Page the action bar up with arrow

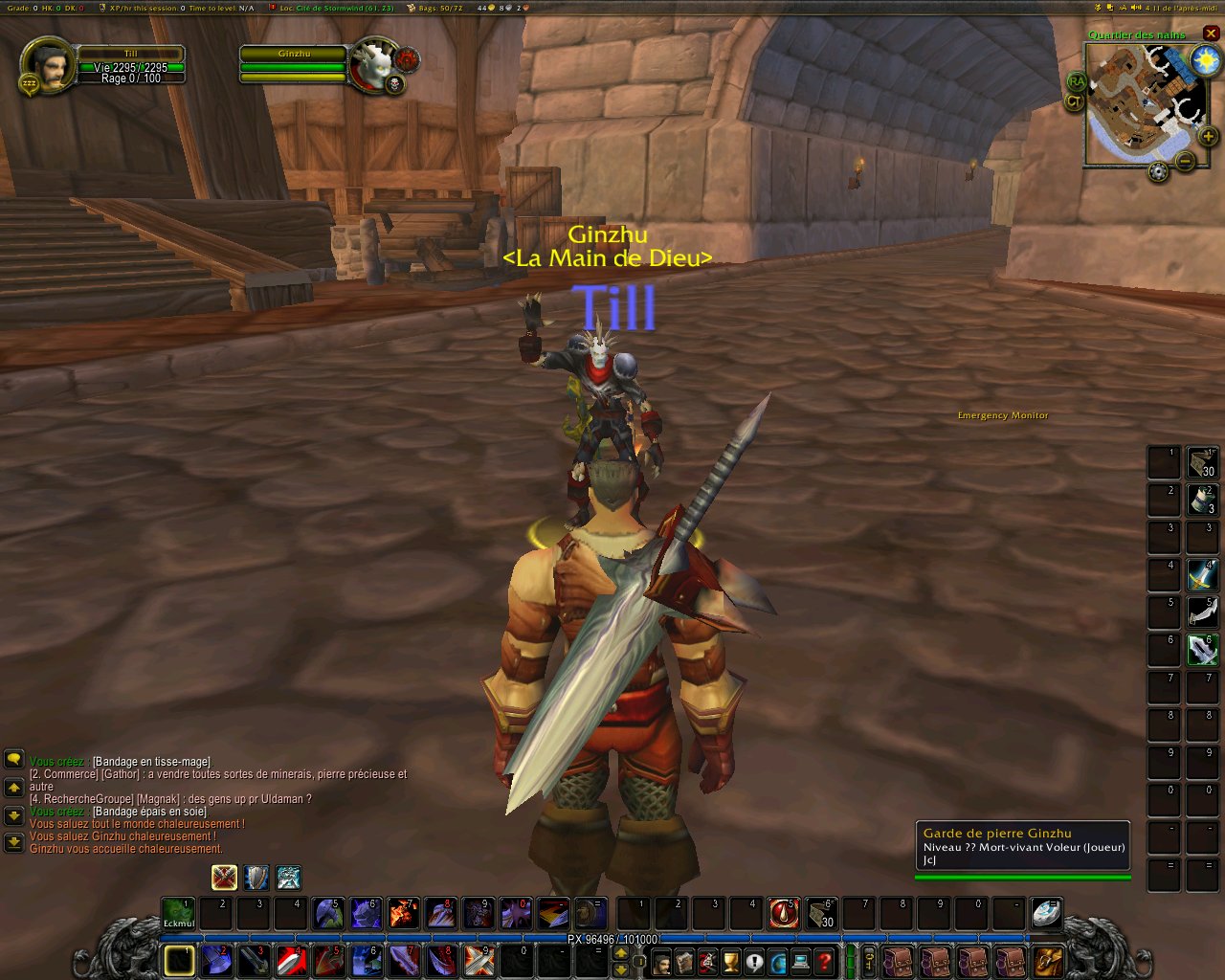pyautogui.click(x=620, y=953)
